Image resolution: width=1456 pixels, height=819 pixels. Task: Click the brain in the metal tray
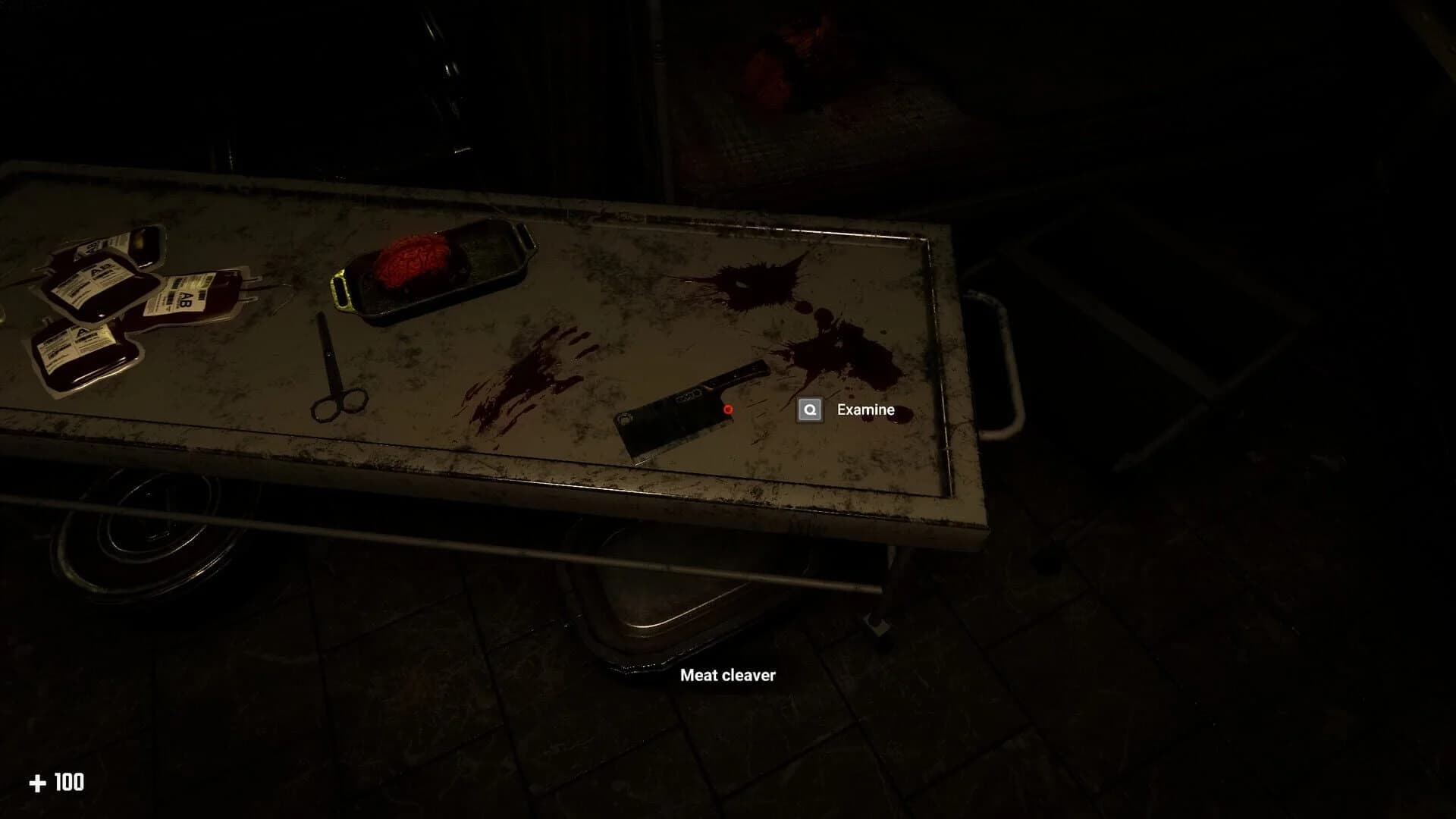[413, 258]
